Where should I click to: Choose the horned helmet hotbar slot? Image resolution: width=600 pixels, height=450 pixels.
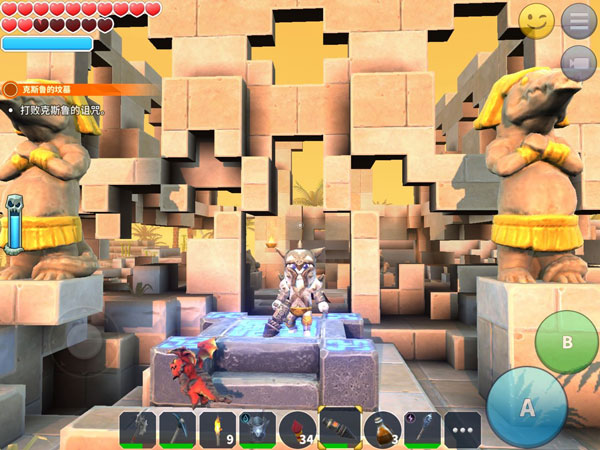[x=258, y=430]
